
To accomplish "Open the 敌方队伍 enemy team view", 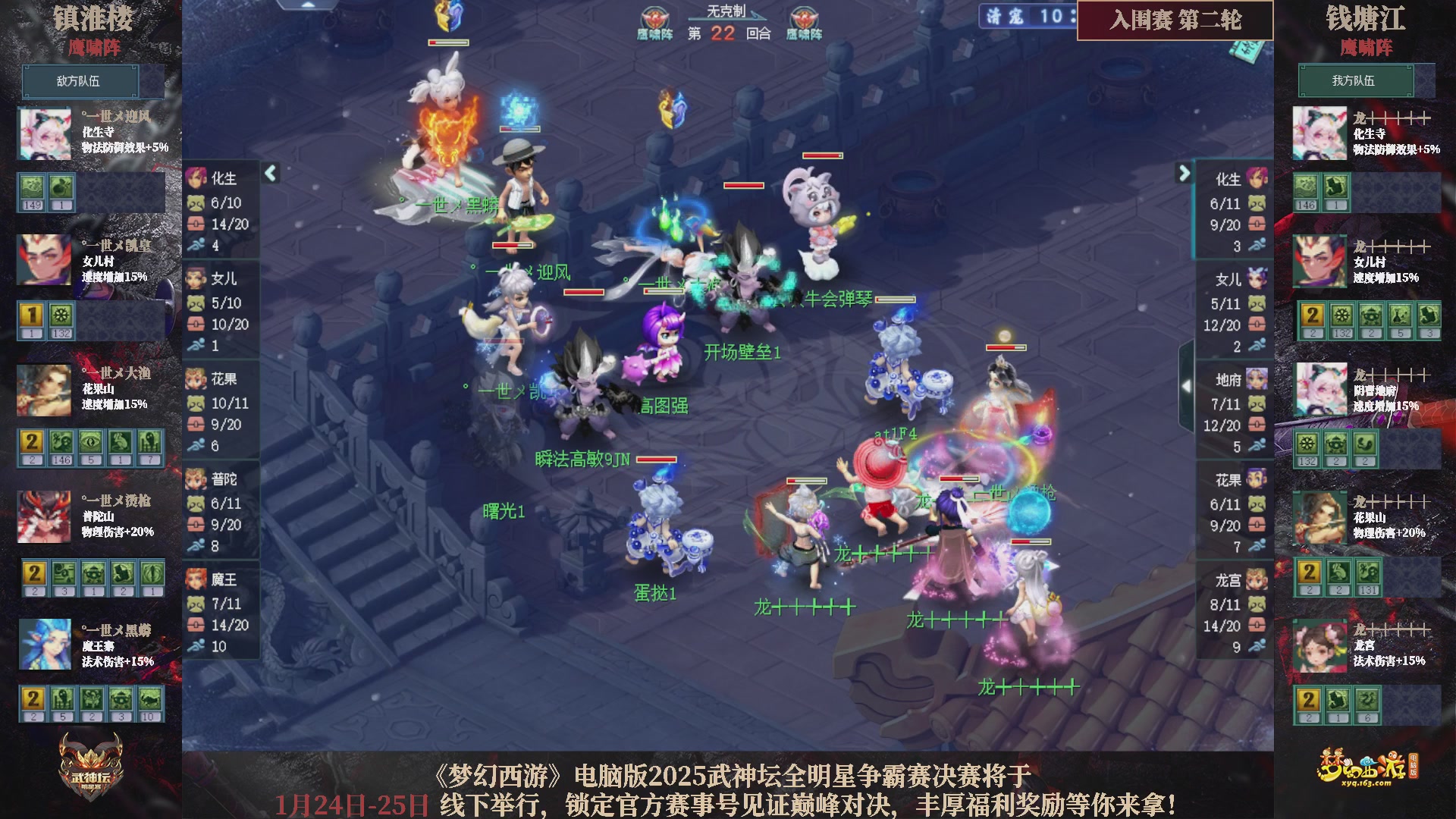I will coord(82,81).
